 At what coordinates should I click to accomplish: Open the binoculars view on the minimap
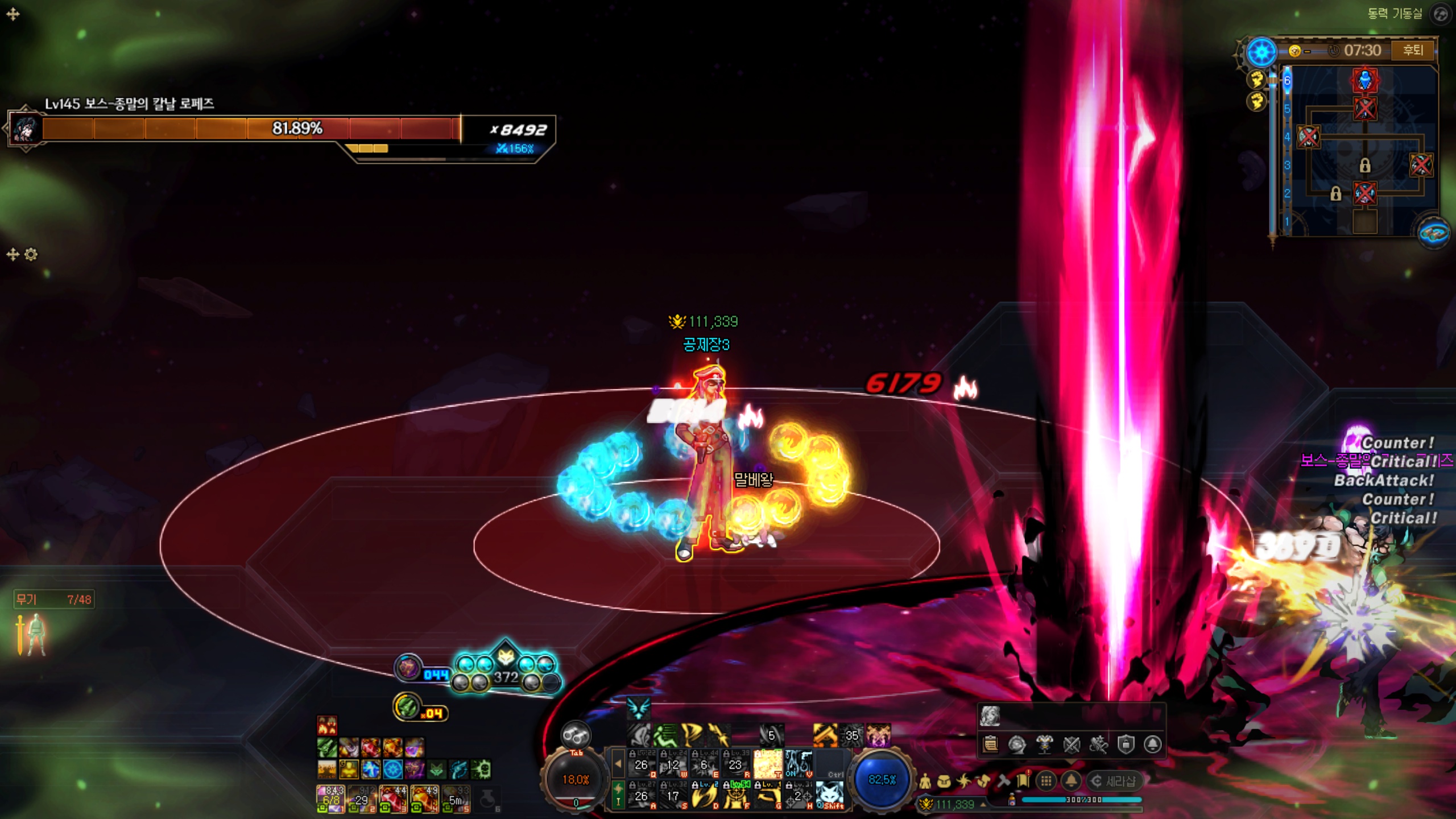(x=1433, y=233)
